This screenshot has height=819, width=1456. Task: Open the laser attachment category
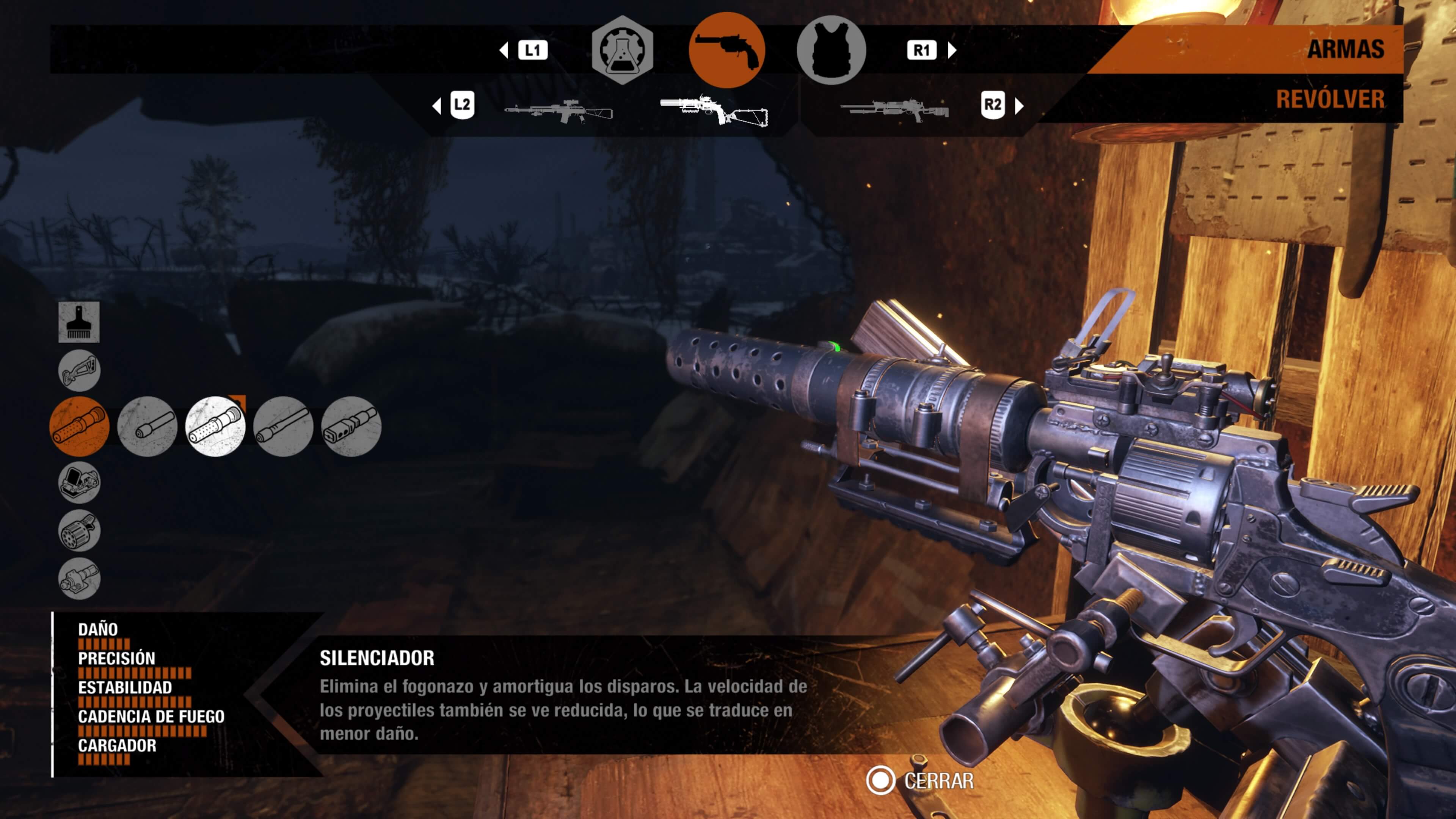coord(79,578)
